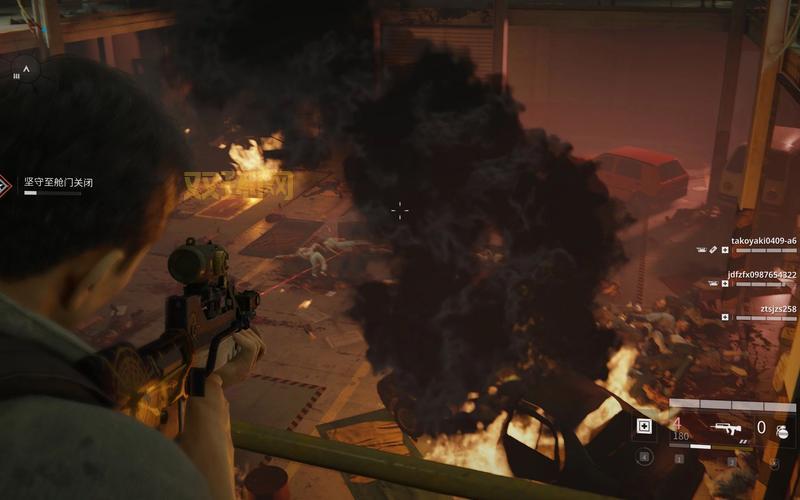Click the compass indicator with arrow

click(26, 70)
